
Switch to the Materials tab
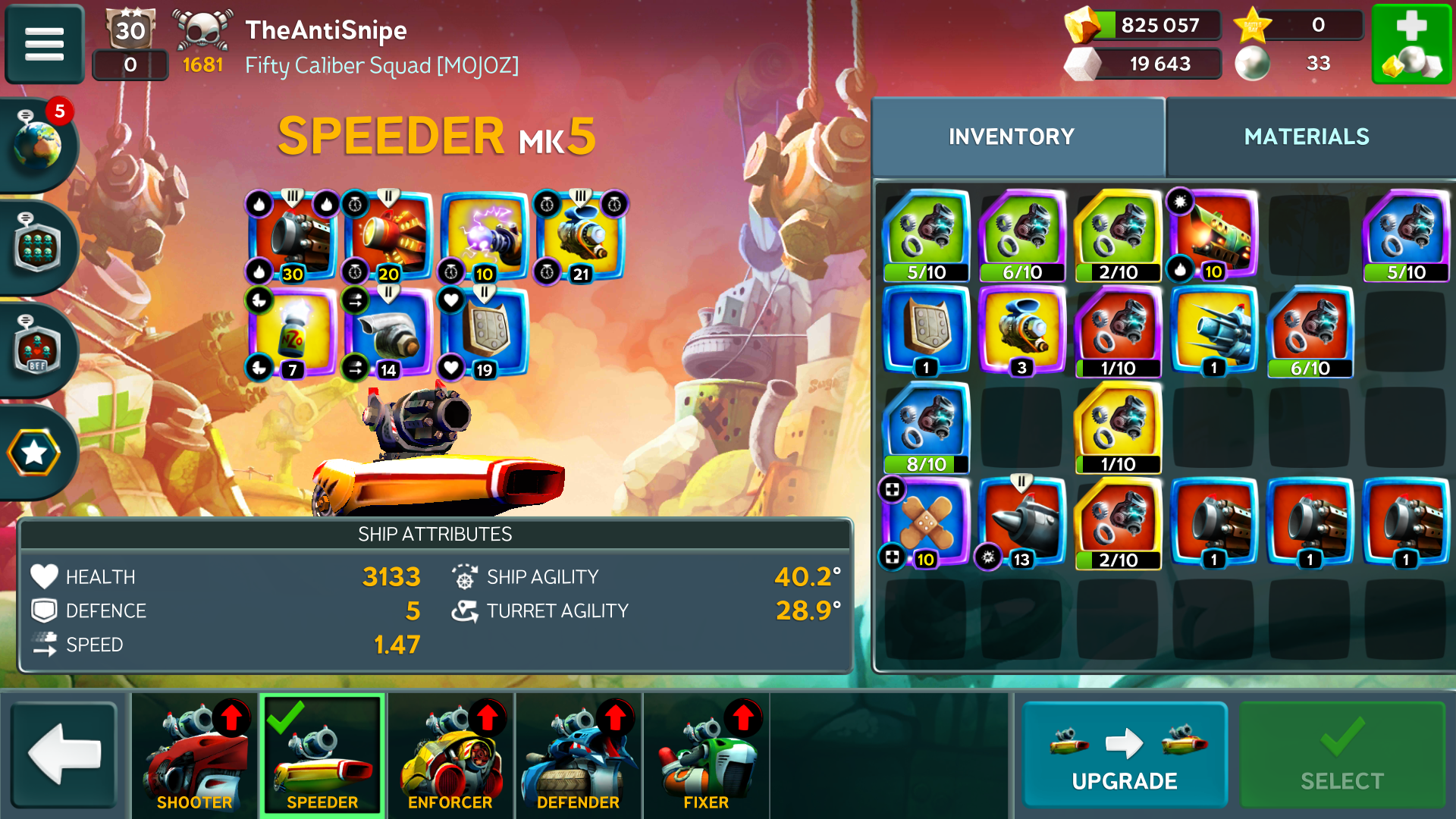pos(1306,136)
